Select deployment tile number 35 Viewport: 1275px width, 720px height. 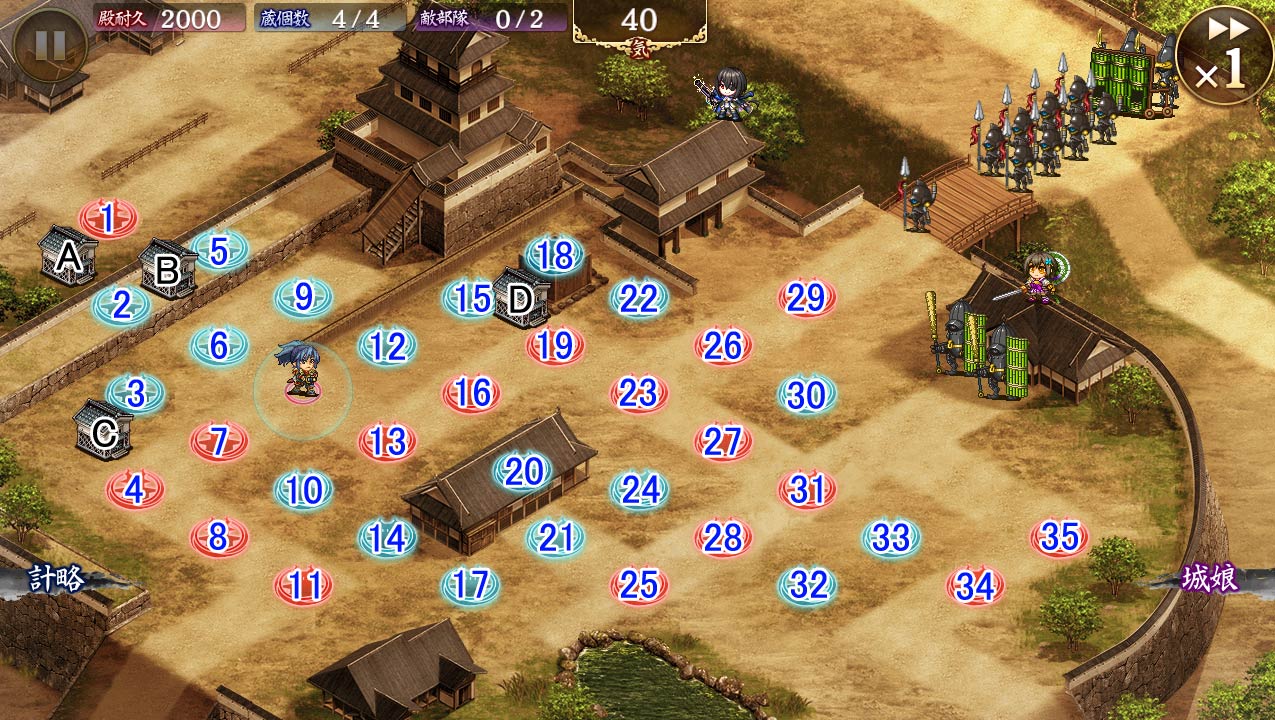[1059, 538]
